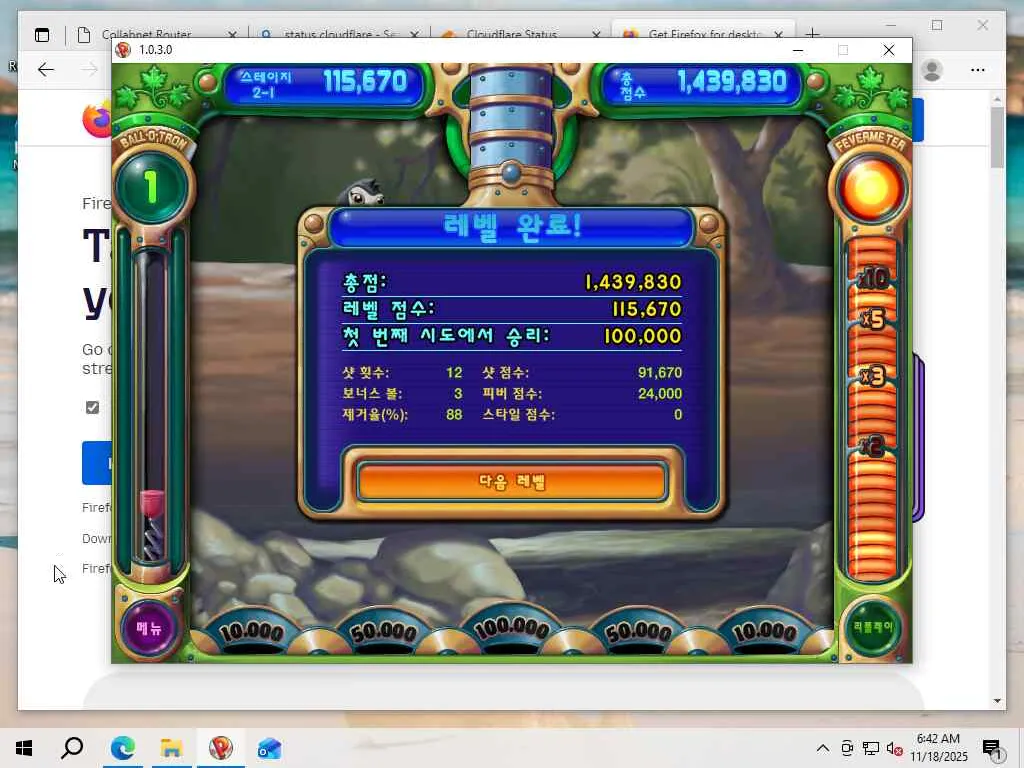Open the purple 메뉴 button

149,628
